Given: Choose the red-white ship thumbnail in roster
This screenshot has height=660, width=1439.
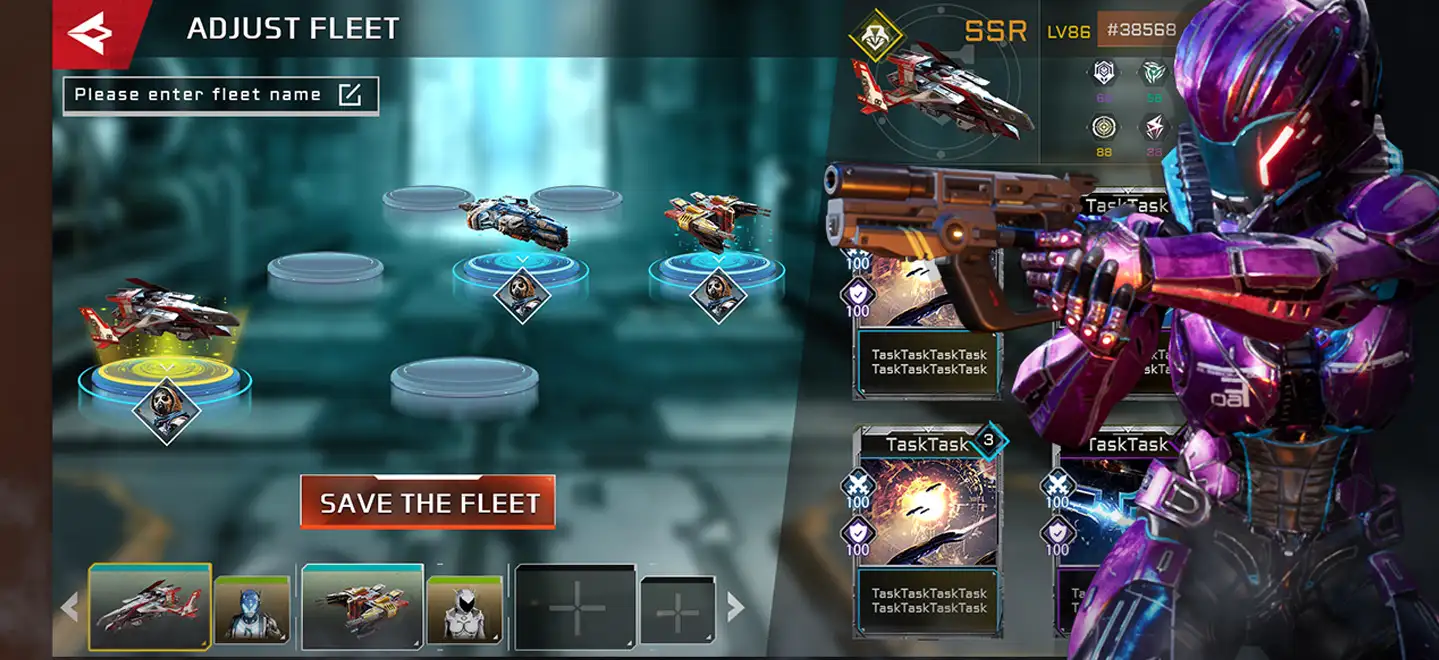Looking at the screenshot, I should 150,606.
